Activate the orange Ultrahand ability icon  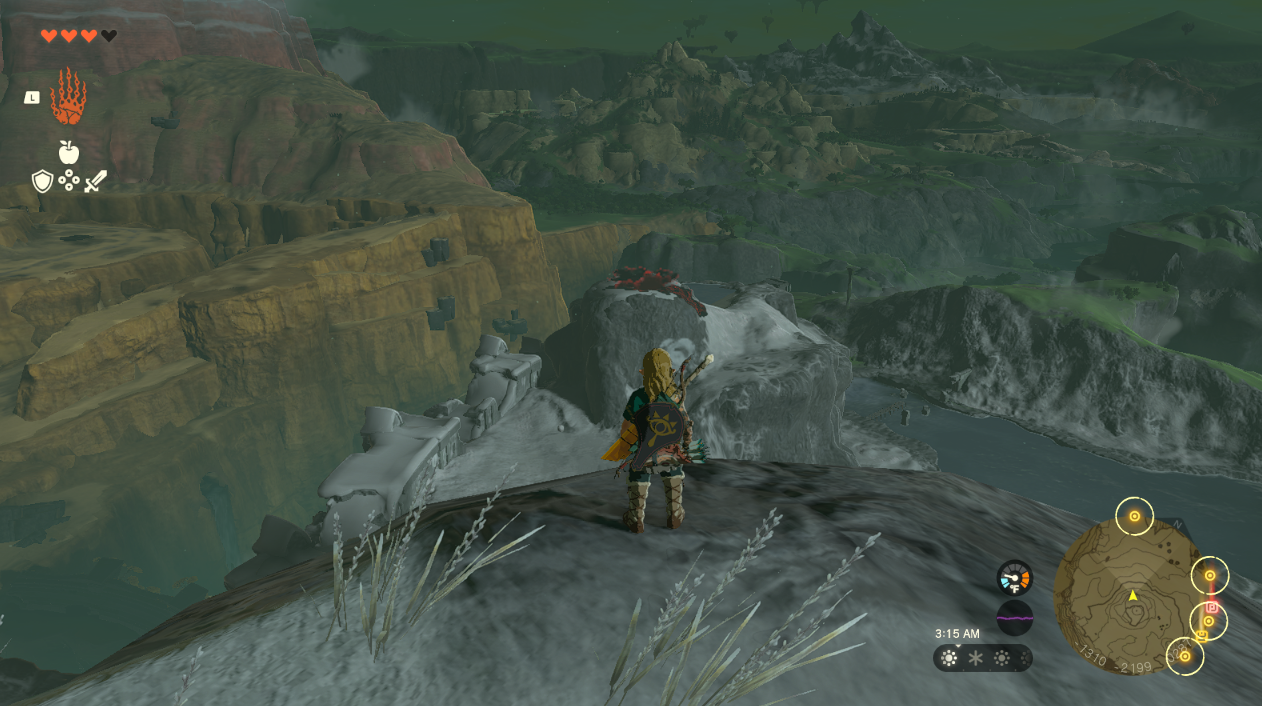point(68,97)
